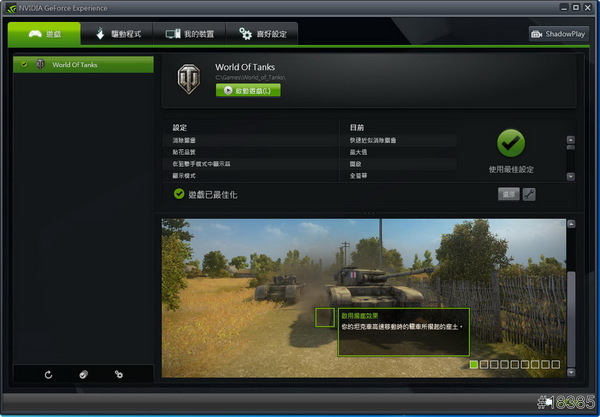Select the first green screenshot indicator square
The height and width of the screenshot is (417, 600).
point(474,365)
